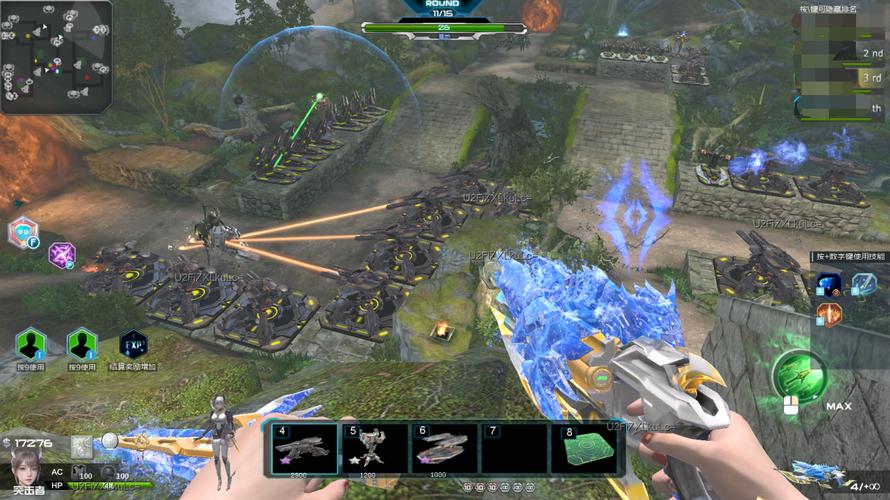This screenshot has width=890, height=500.
Task: Use the light blue ice shard skill
Action: [862, 285]
